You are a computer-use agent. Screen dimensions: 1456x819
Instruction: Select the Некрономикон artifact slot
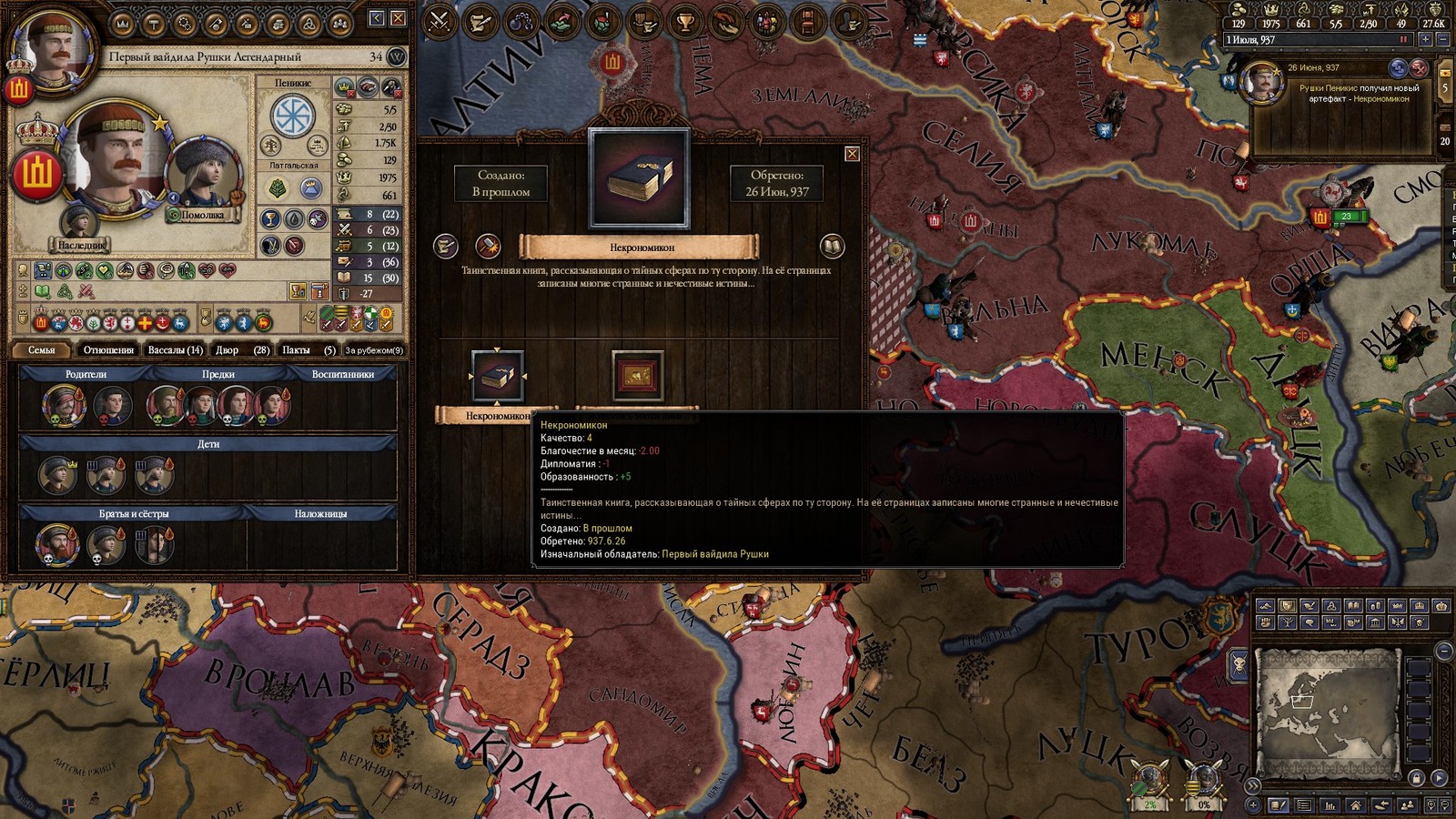click(x=497, y=375)
